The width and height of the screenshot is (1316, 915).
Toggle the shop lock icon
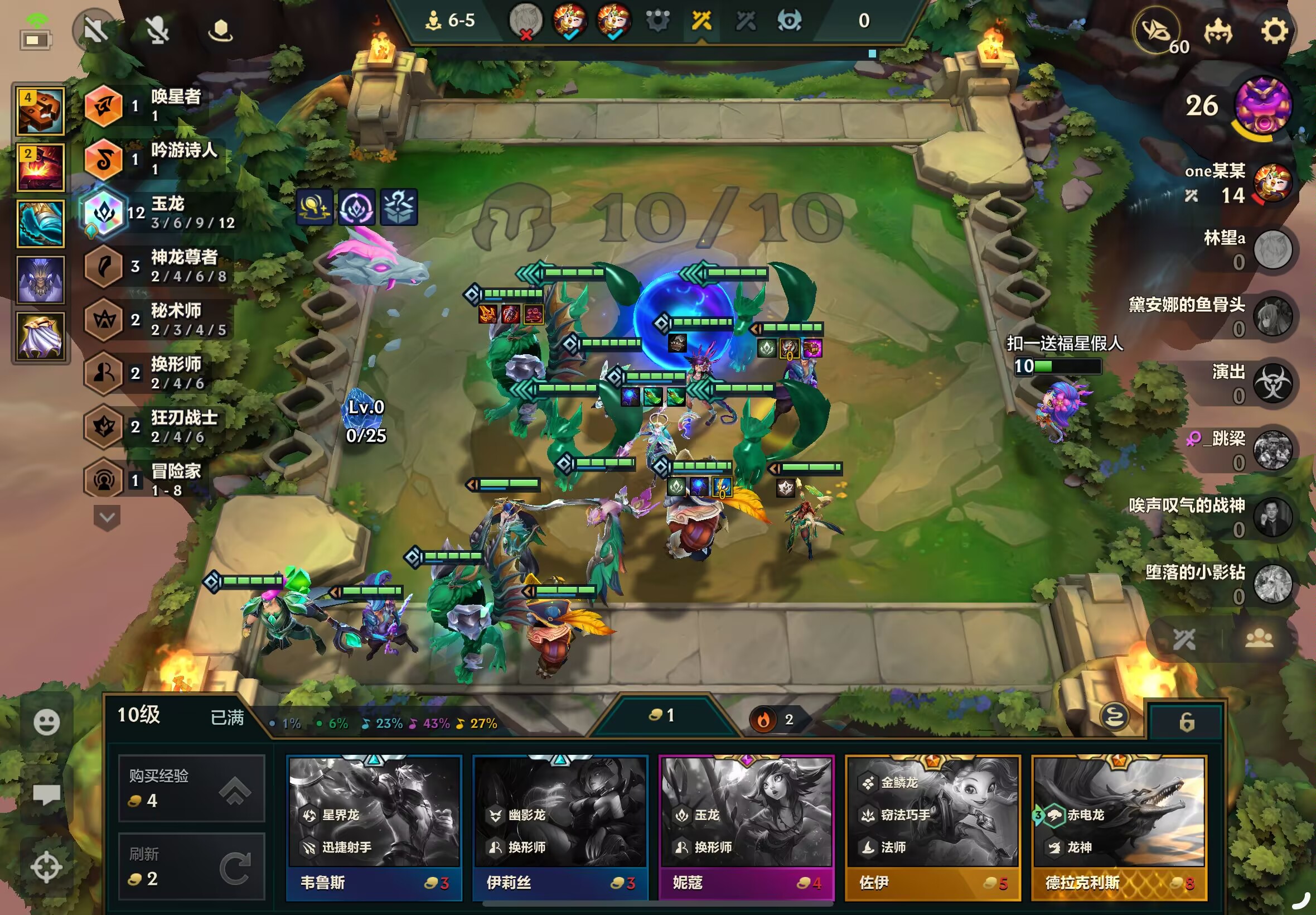[x=1186, y=722]
